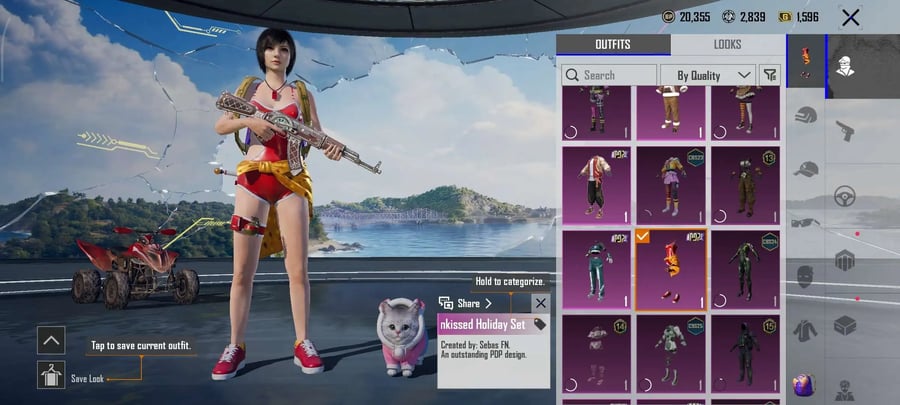Dismiss the Holiday Set info popup
The width and height of the screenshot is (900, 405).
(540, 303)
